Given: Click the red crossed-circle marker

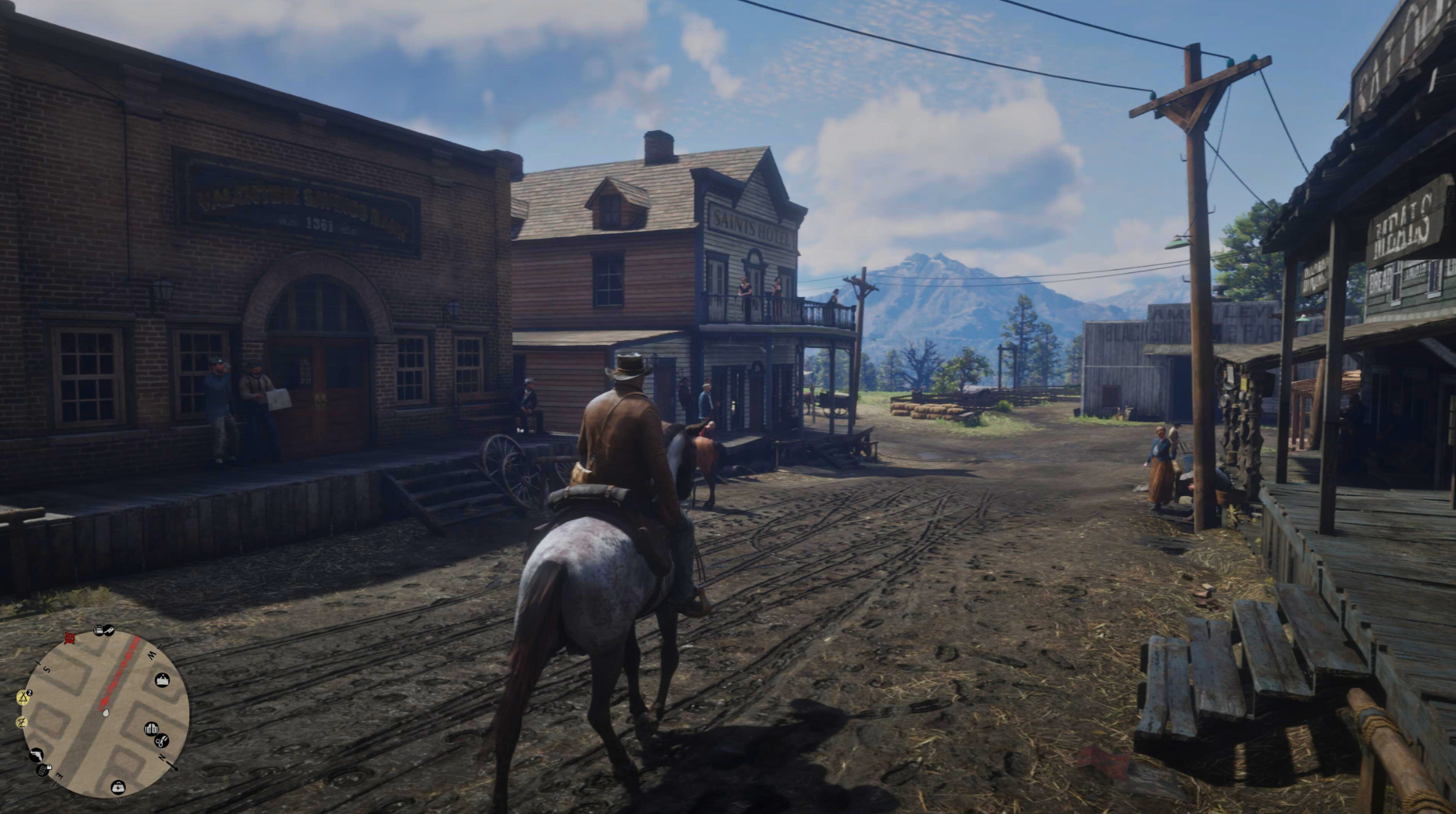Looking at the screenshot, I should coord(70,638).
